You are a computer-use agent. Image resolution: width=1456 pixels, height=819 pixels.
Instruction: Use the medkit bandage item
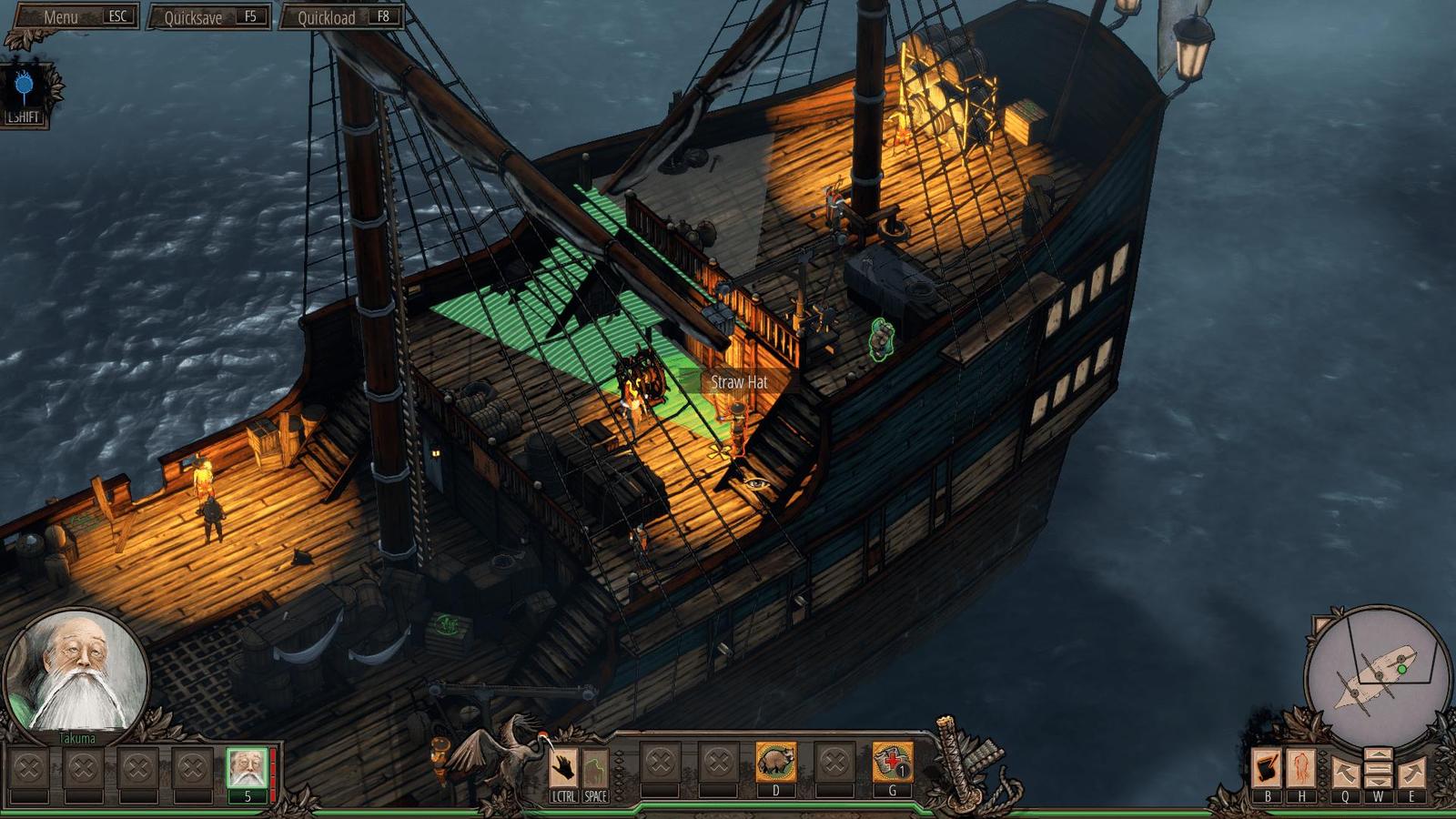pos(892,763)
